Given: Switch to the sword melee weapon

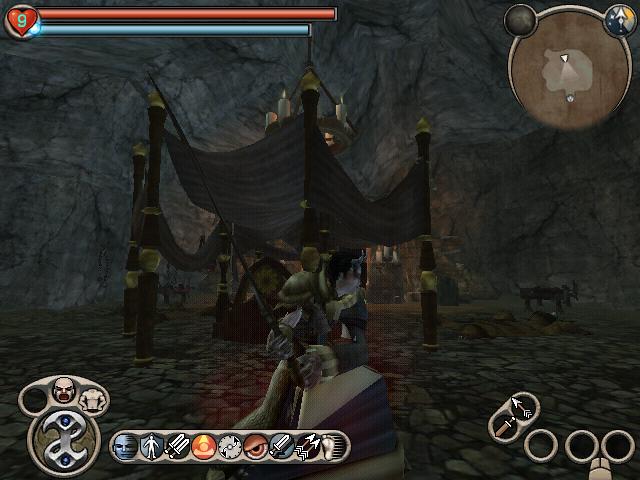Looking at the screenshot, I should [503, 426].
